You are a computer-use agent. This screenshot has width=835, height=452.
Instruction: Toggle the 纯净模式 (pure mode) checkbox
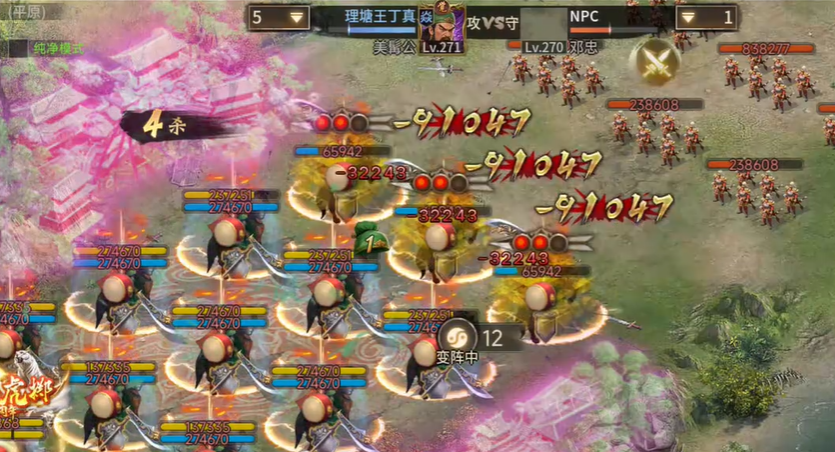click(17, 48)
